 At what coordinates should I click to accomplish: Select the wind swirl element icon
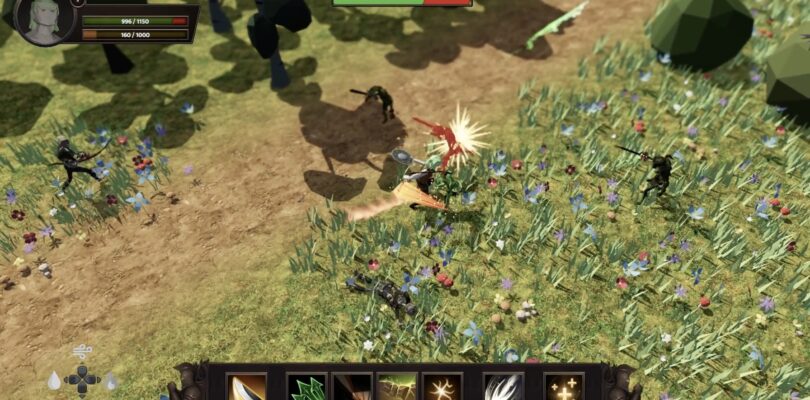[x=82, y=352]
